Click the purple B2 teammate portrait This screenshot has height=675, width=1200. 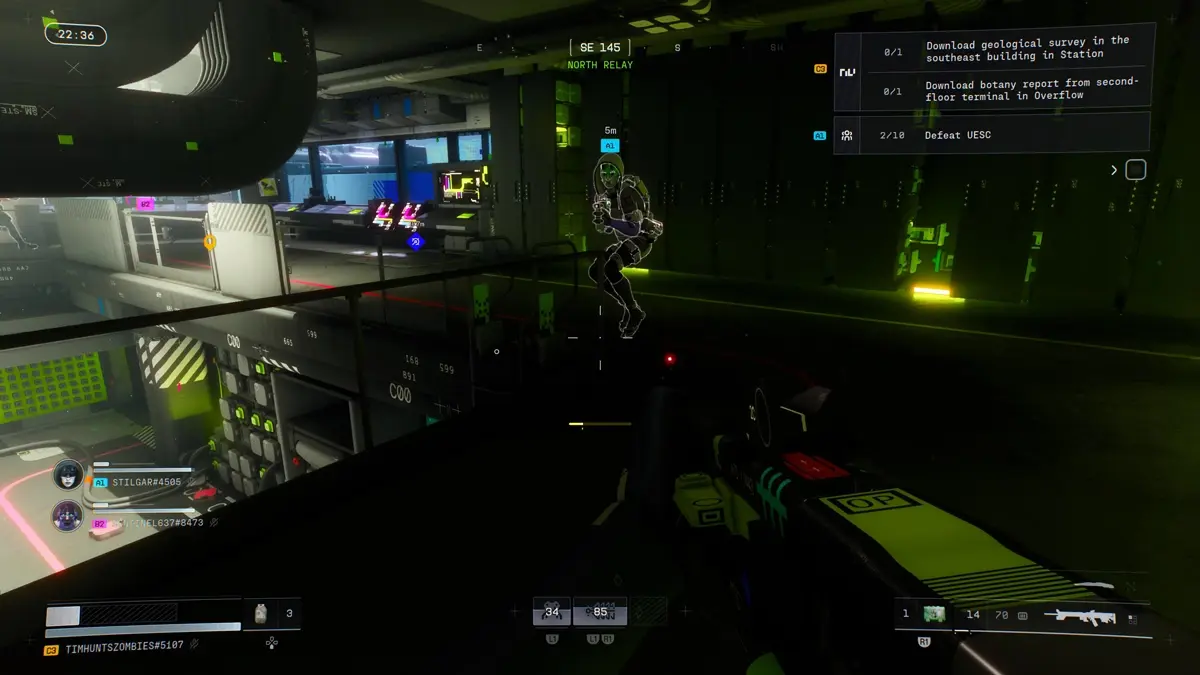tap(68, 516)
